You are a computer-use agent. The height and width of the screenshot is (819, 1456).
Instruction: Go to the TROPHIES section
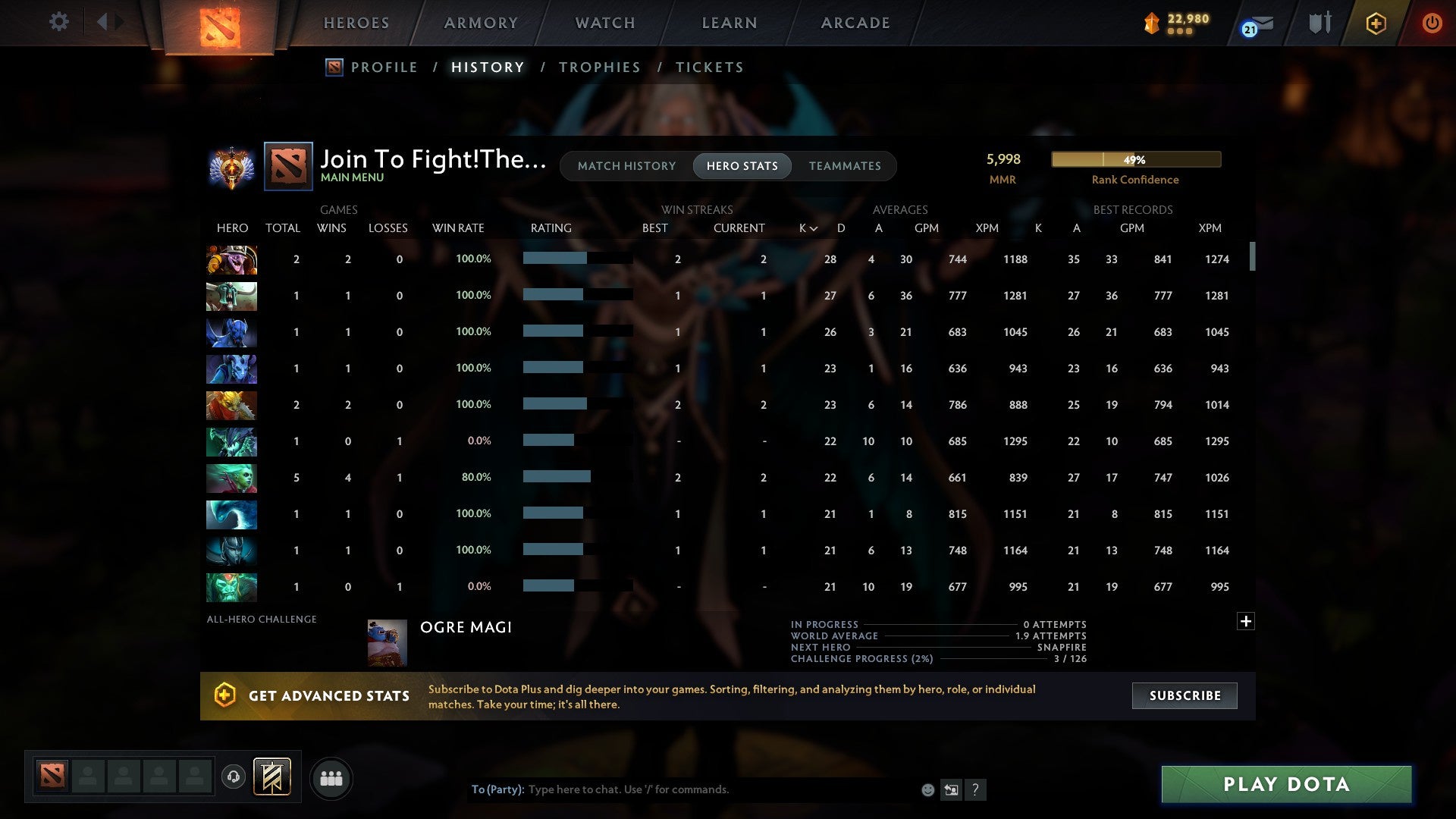coord(599,67)
